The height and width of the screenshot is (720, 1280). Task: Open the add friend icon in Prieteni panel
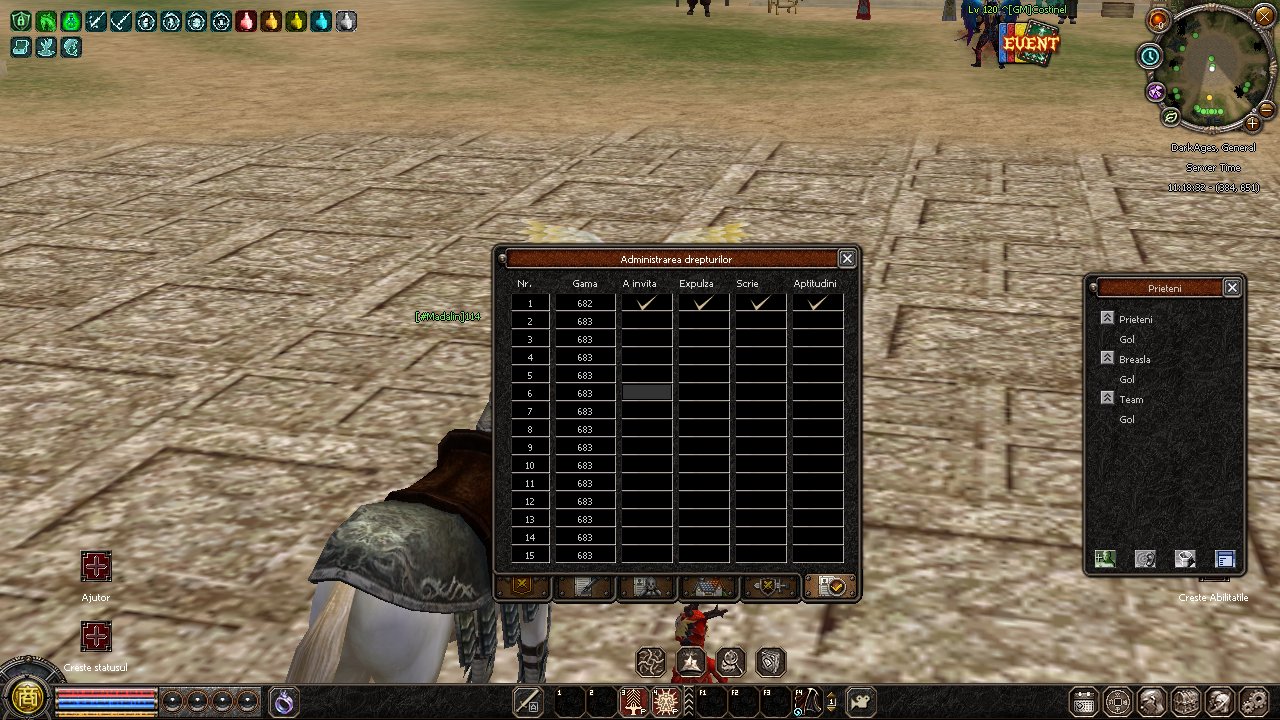[1104, 559]
